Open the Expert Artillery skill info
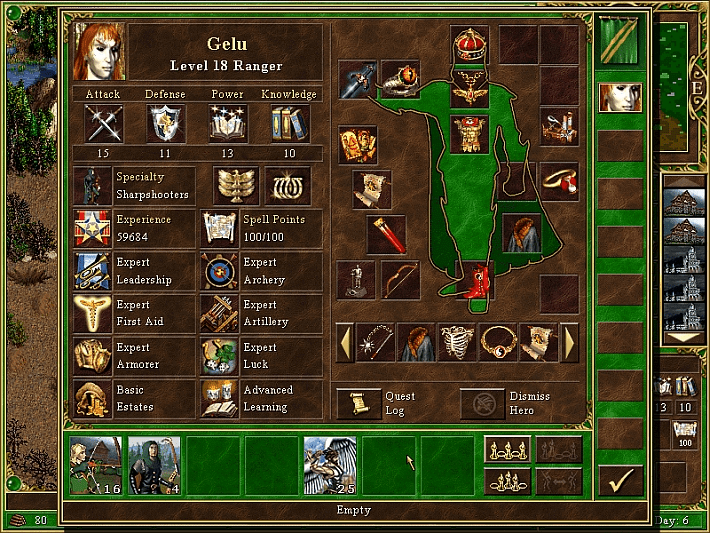The height and width of the screenshot is (533, 710). [219, 314]
